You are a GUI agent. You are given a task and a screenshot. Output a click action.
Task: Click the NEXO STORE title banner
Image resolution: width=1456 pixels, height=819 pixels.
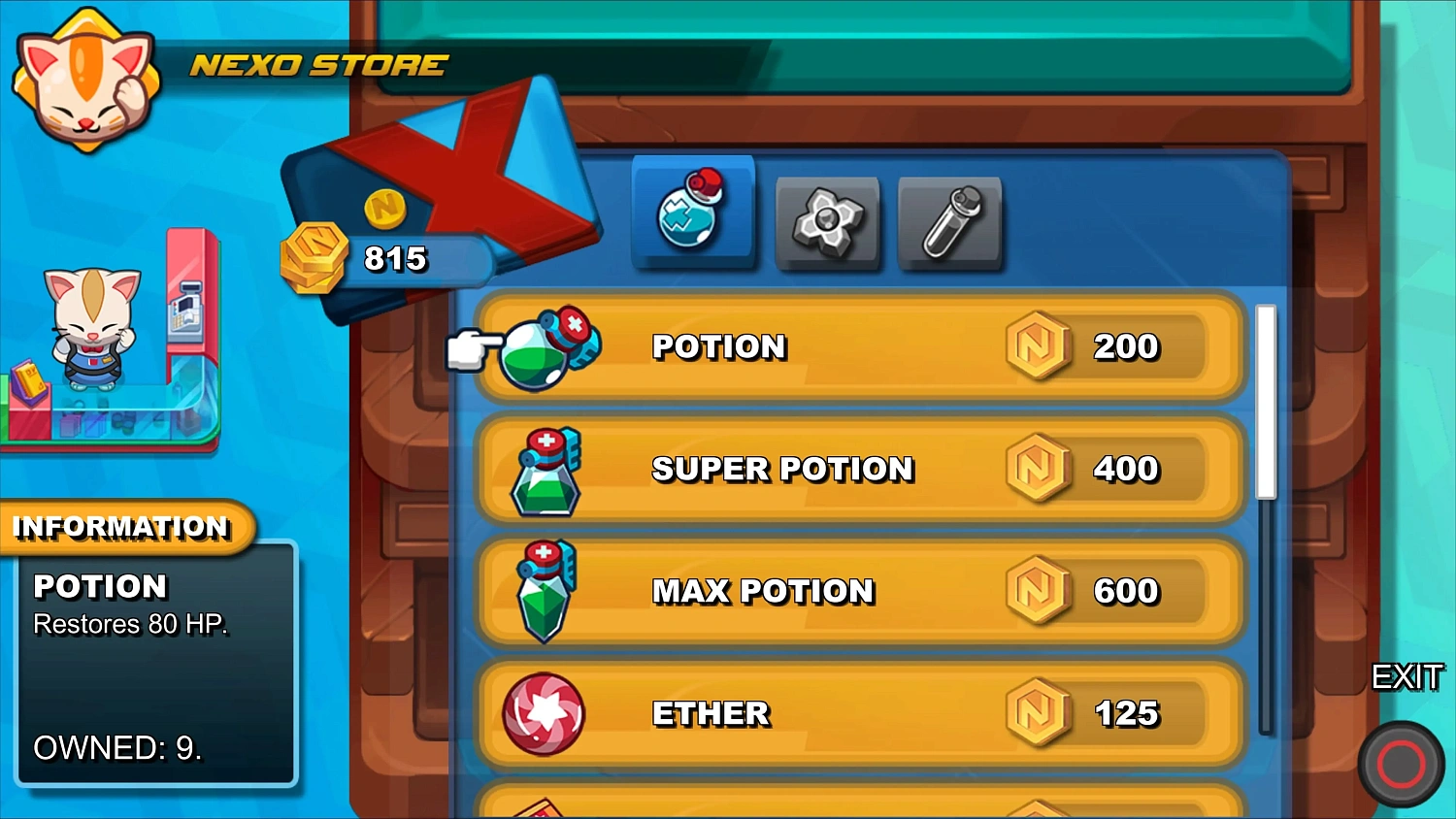[318, 65]
